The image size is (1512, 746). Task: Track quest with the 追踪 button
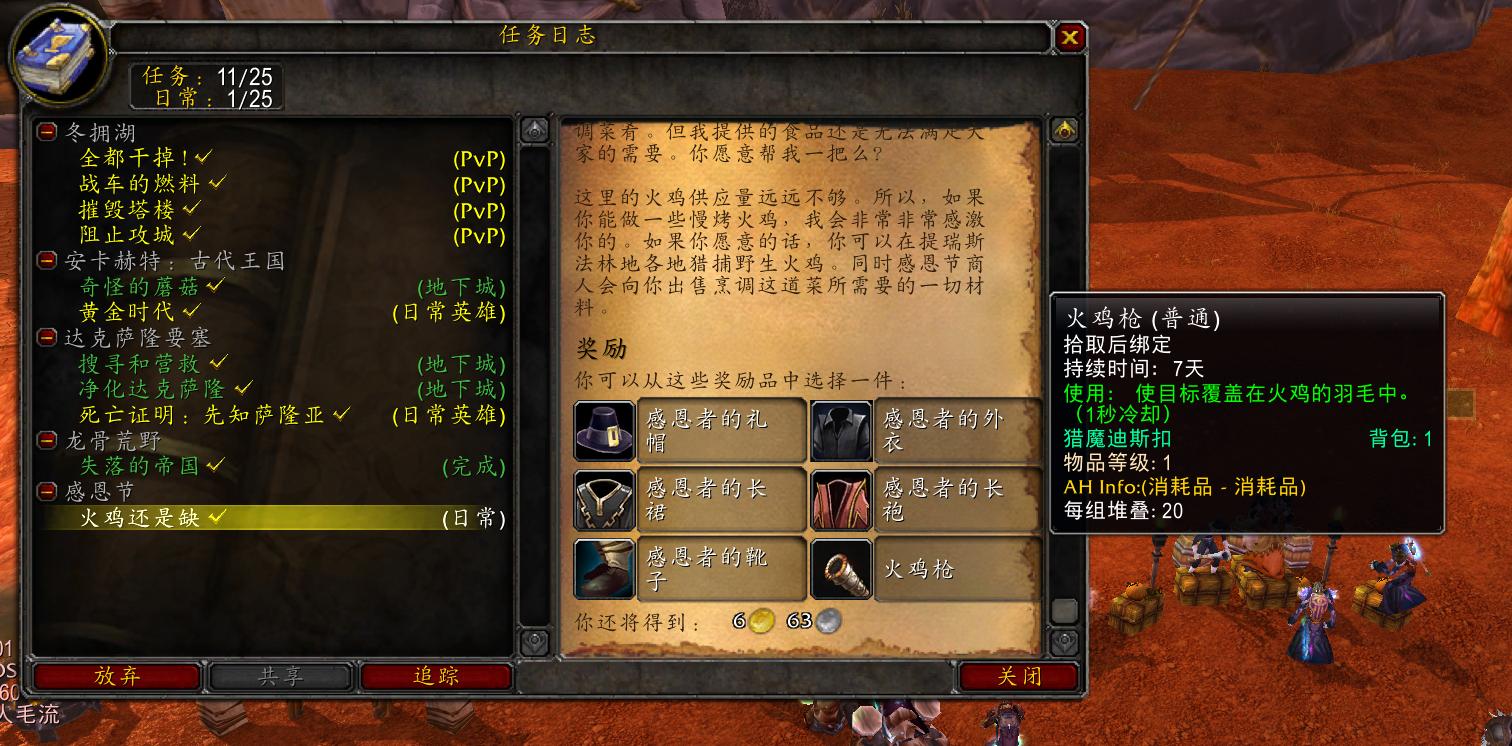click(x=437, y=676)
